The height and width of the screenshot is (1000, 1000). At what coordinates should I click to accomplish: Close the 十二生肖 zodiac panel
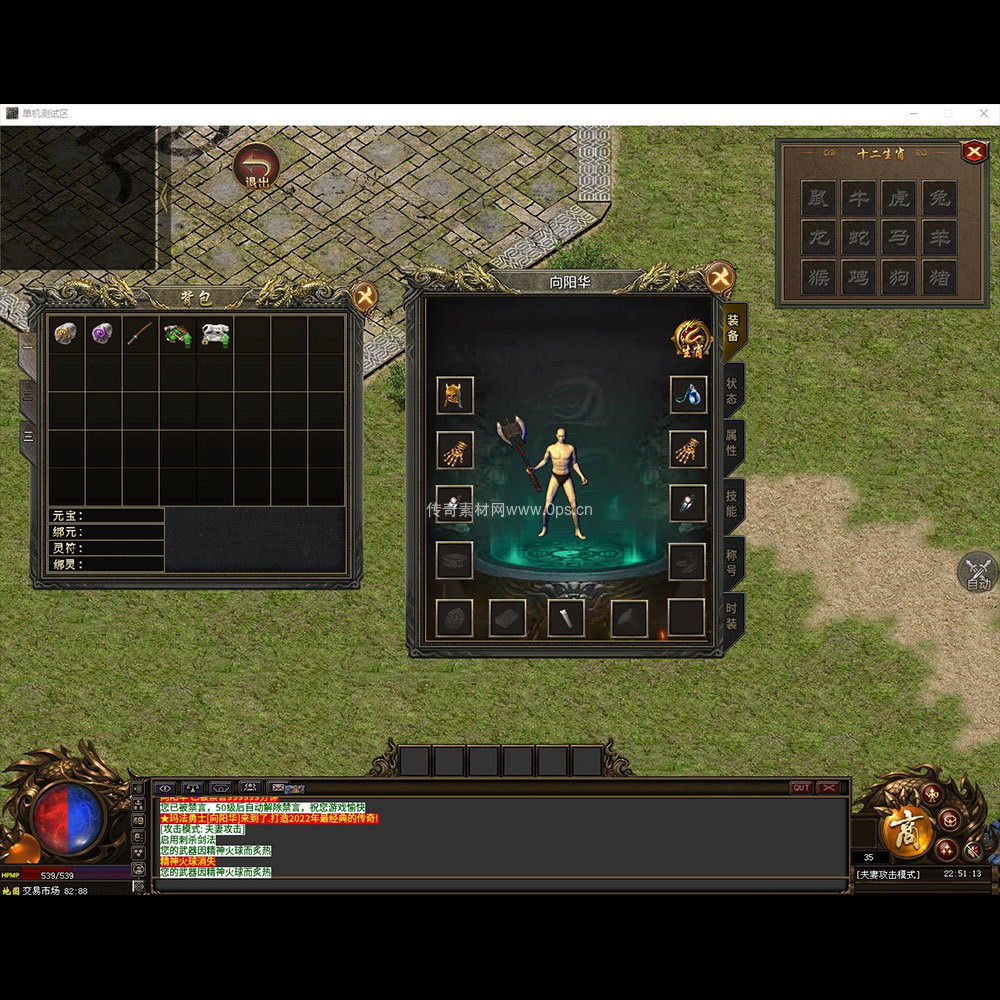point(973,152)
